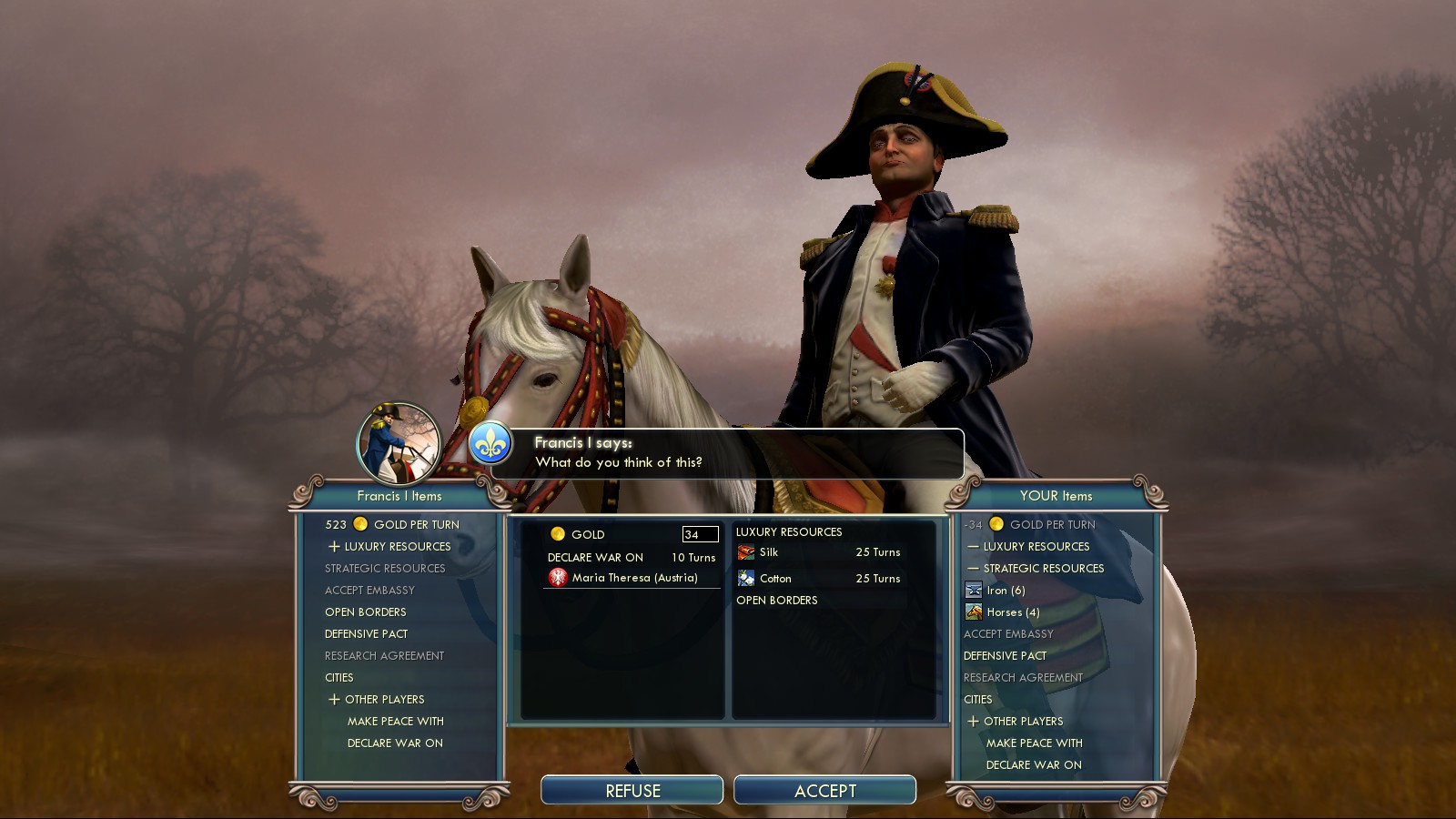Choose Make Peace With in Francis I Items
This screenshot has width=1456, height=819.
point(395,722)
